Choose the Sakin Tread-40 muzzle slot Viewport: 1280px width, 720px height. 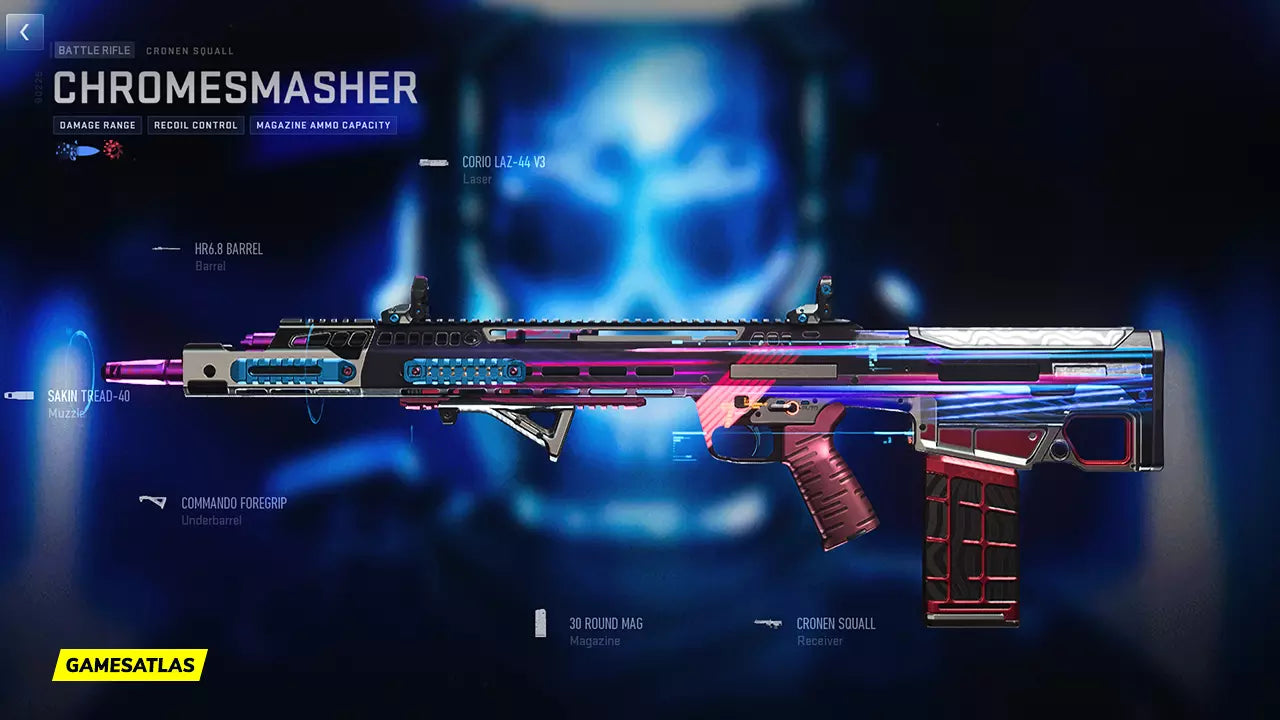[88, 396]
